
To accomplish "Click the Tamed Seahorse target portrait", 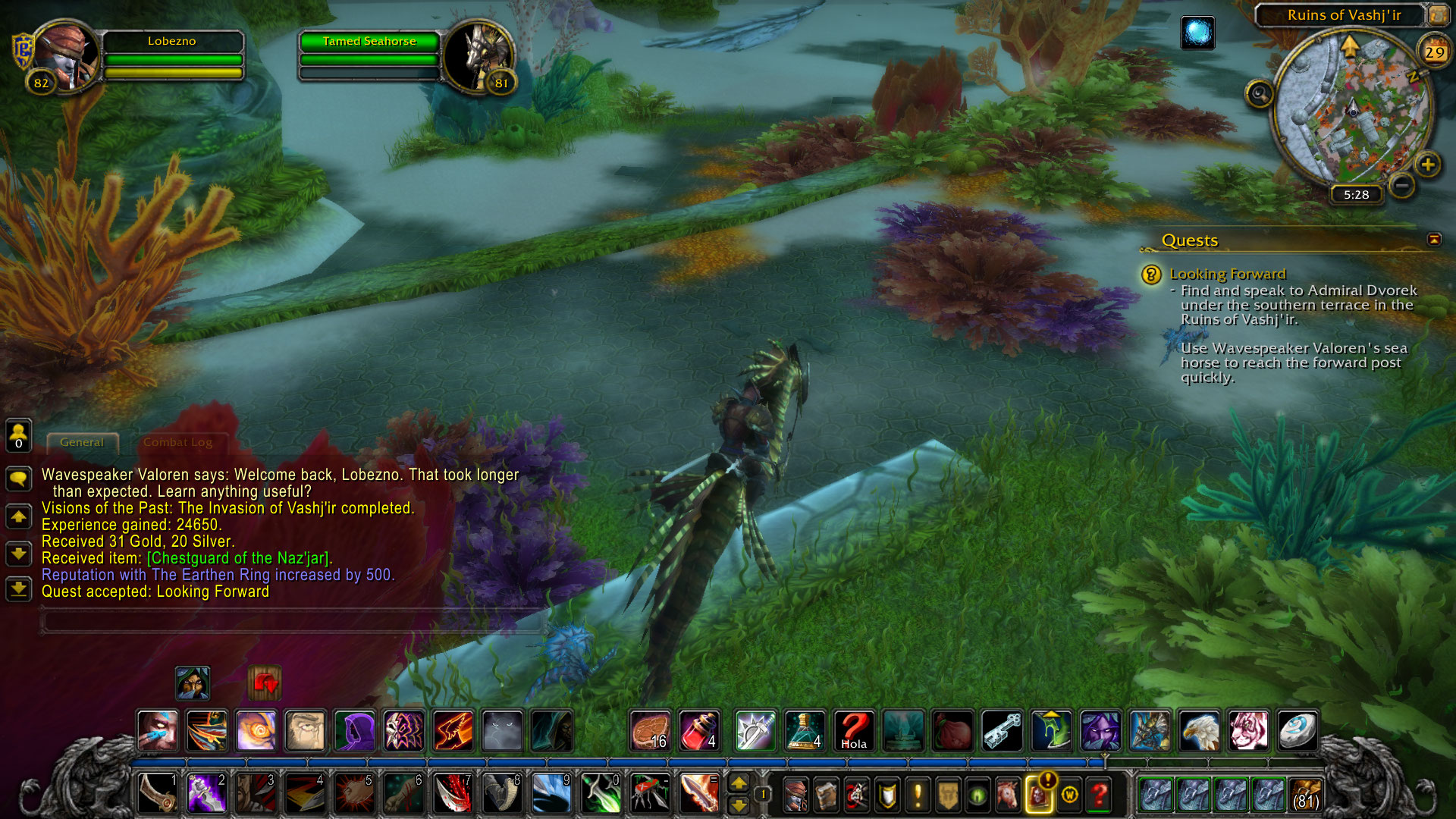I will (478, 58).
